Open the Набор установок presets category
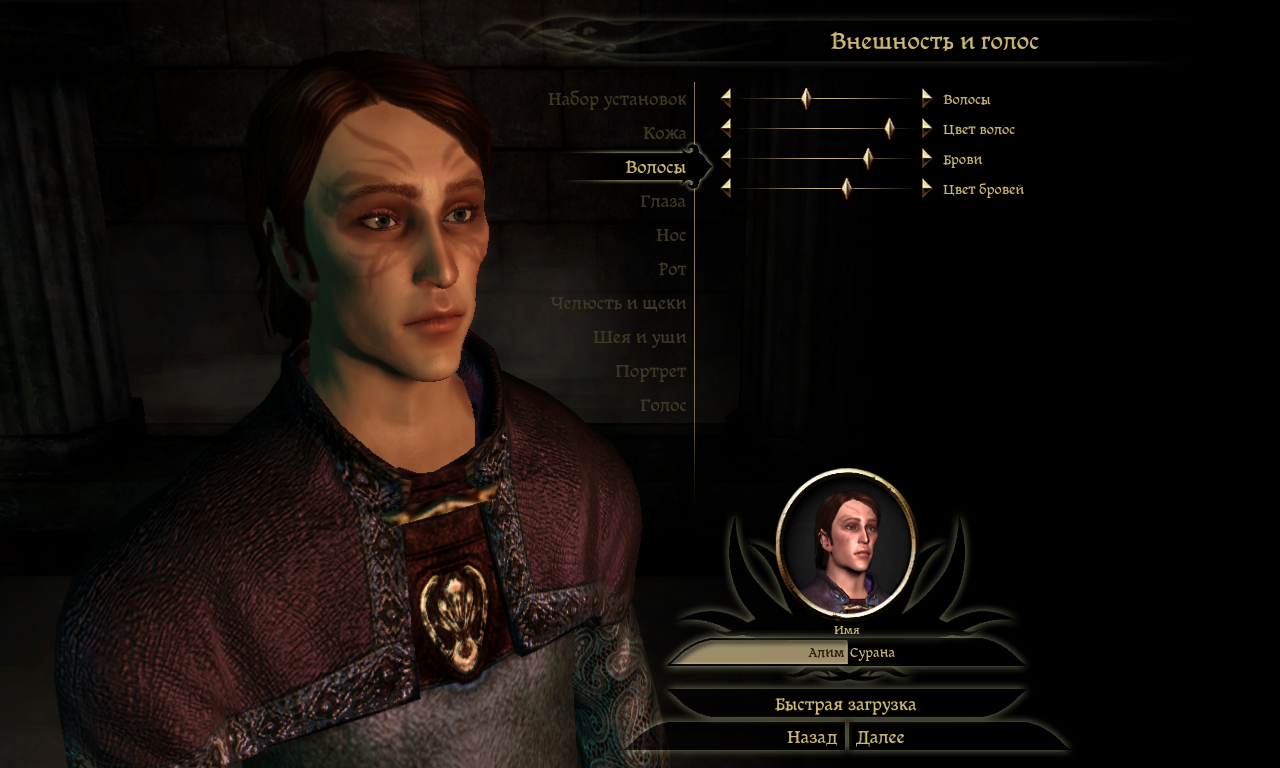Screen dimensions: 1280x768 tap(617, 100)
